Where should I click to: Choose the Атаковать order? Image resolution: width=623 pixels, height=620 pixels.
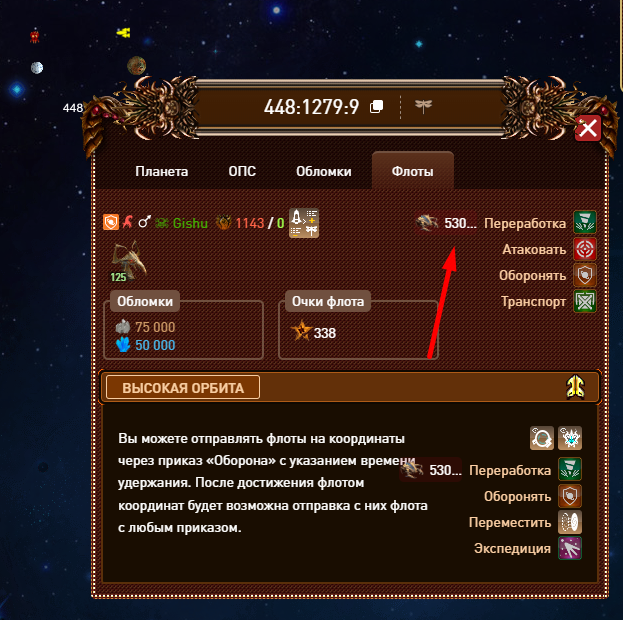pyautogui.click(x=585, y=249)
